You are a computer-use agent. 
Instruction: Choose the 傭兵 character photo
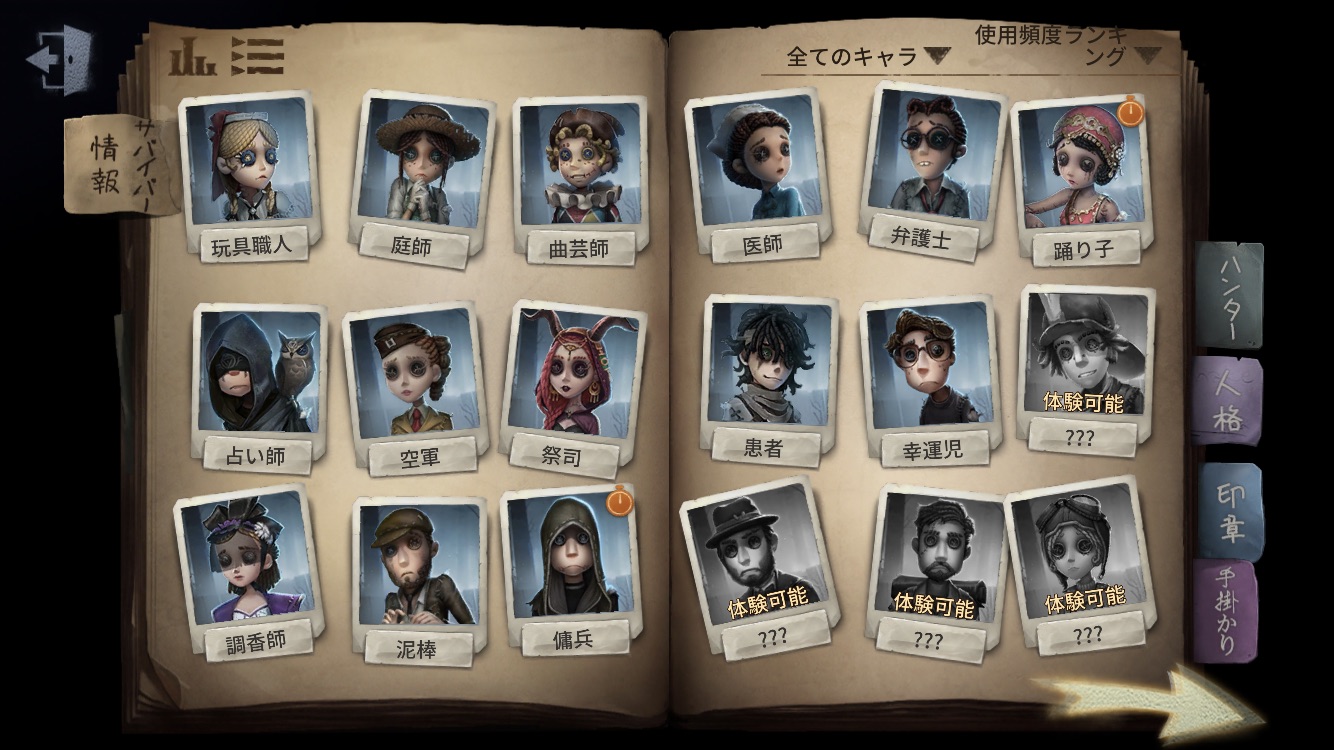569,555
